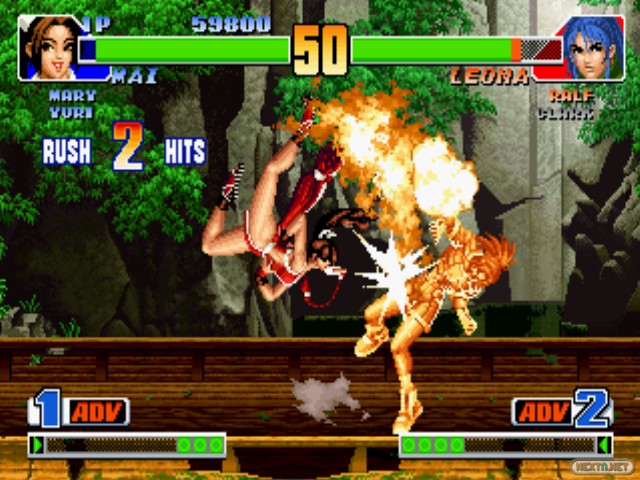Click Mai's character portrait
Viewport: 640px width, 480px height.
(x=49, y=47)
